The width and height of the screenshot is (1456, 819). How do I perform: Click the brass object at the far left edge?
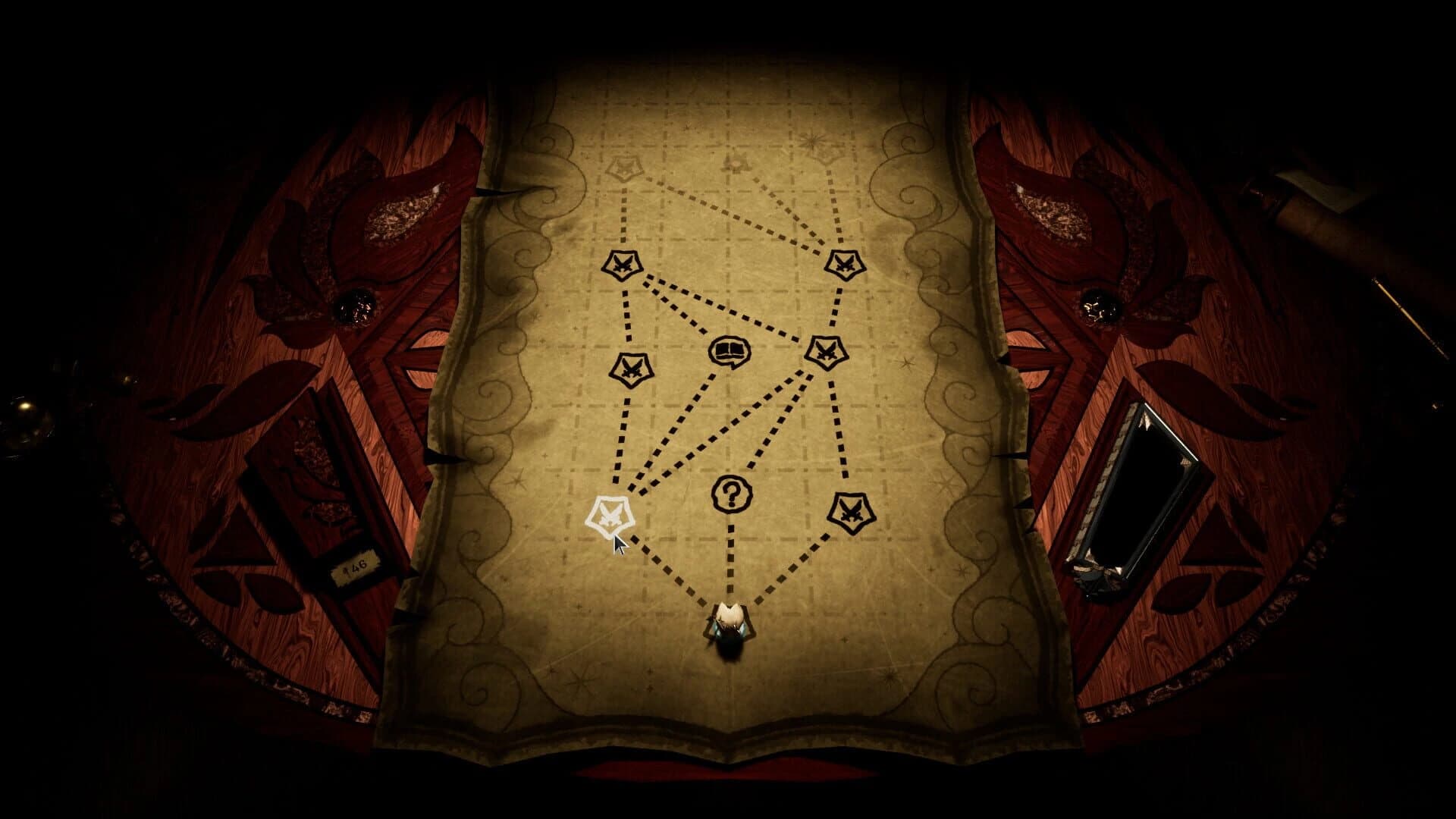pyautogui.click(x=24, y=406)
